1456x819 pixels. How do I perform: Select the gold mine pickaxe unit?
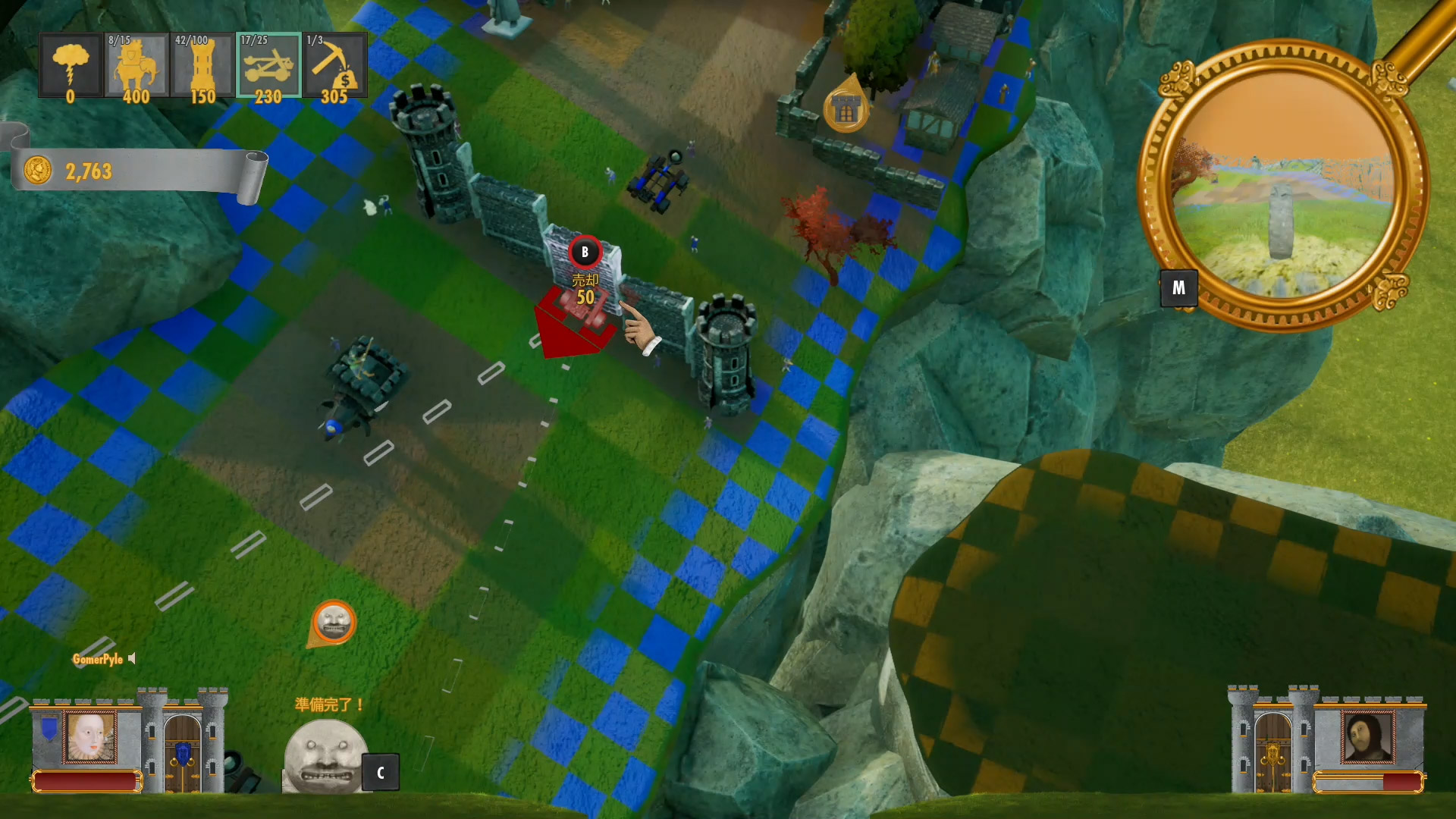334,66
